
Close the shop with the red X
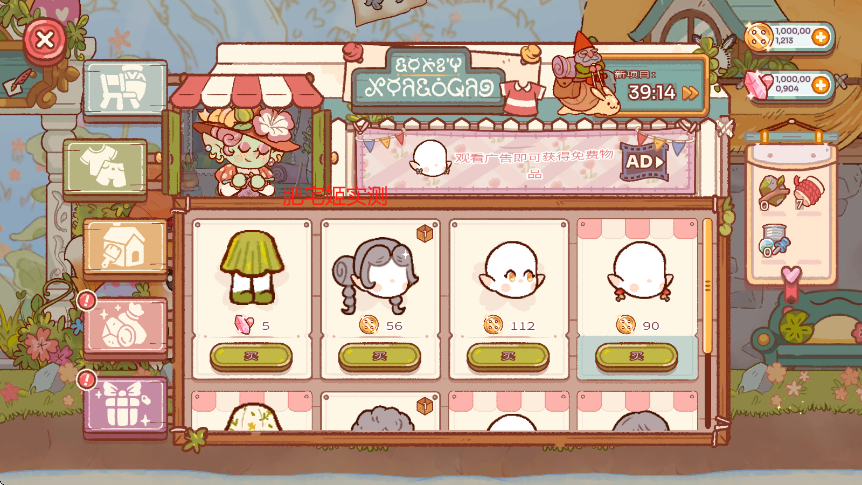click(44, 41)
